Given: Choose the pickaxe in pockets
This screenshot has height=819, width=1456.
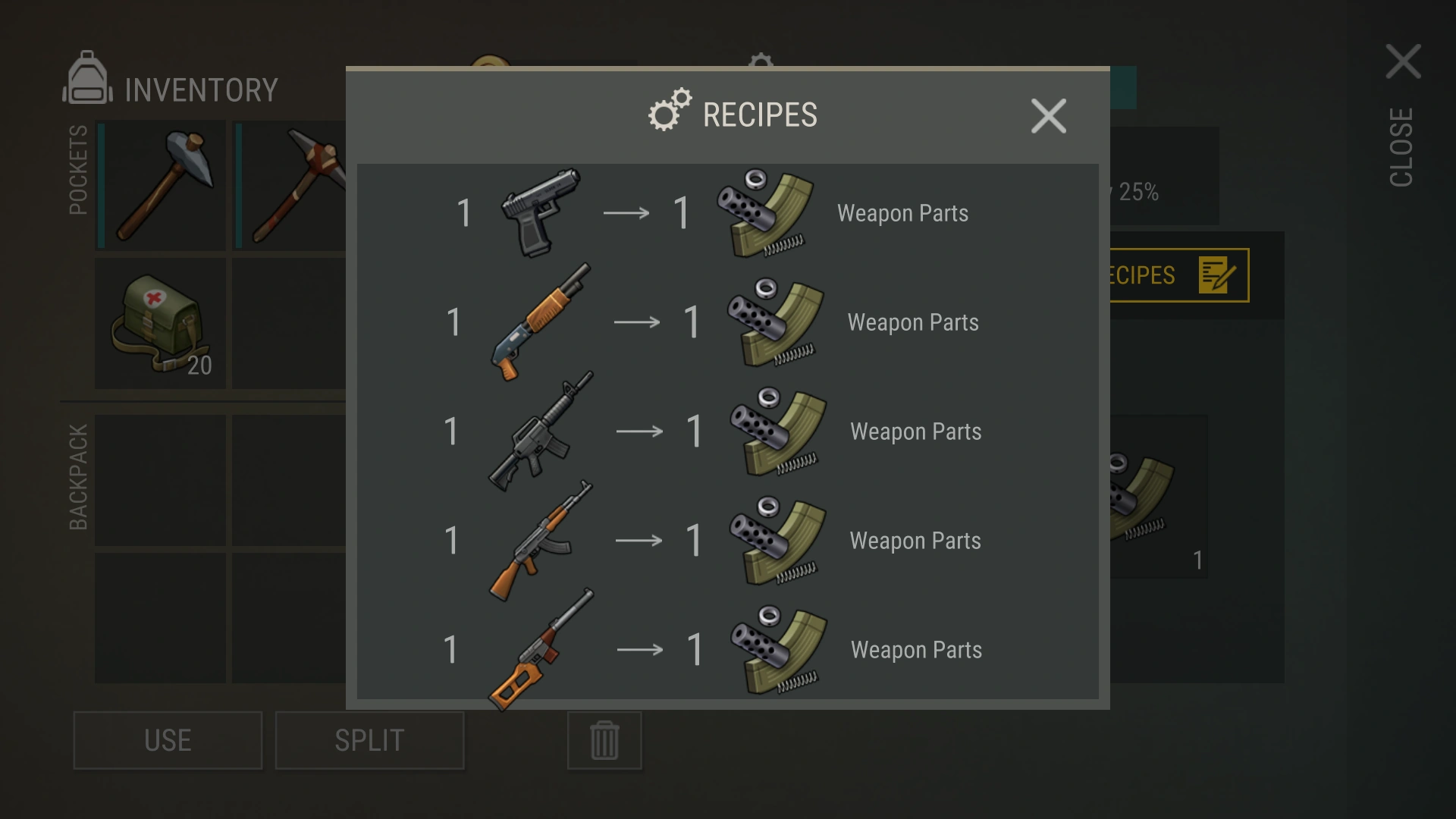Looking at the screenshot, I should click(x=292, y=186).
